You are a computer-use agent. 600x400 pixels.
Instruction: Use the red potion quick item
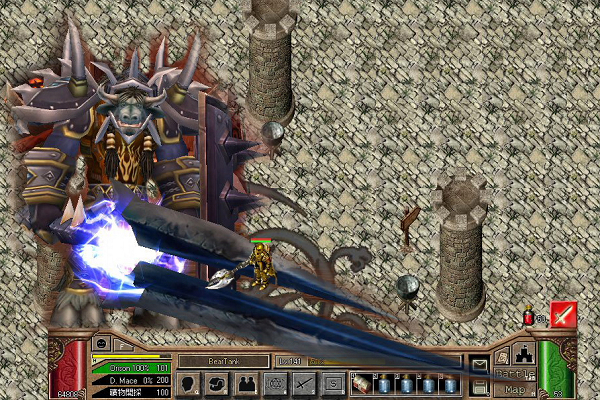pos(528,317)
